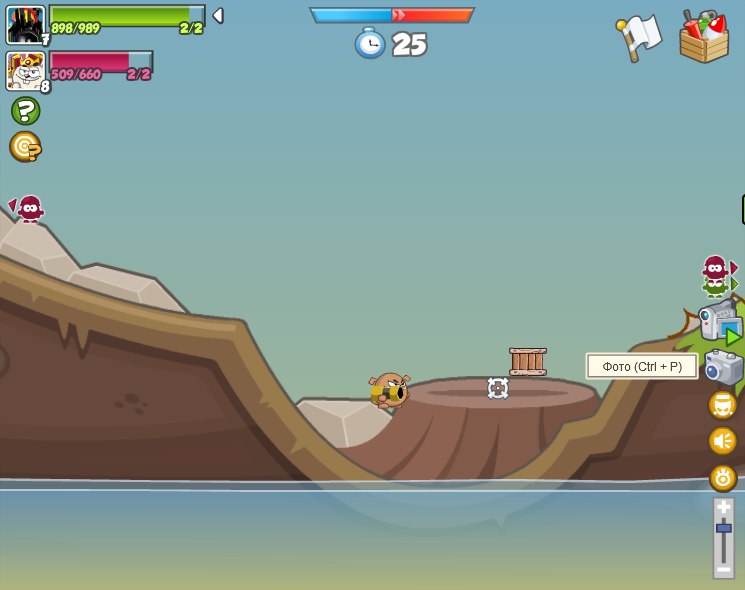Open the weapons crate inventory

coord(704,37)
